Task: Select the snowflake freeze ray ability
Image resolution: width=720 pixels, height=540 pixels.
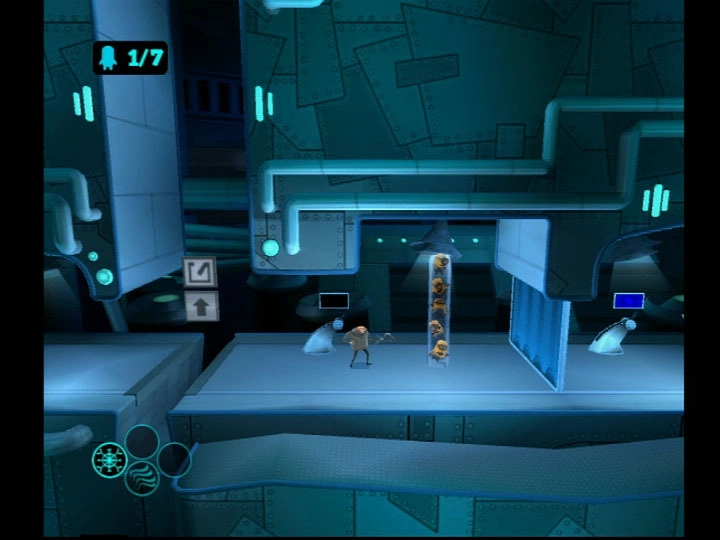Action: click(108, 460)
